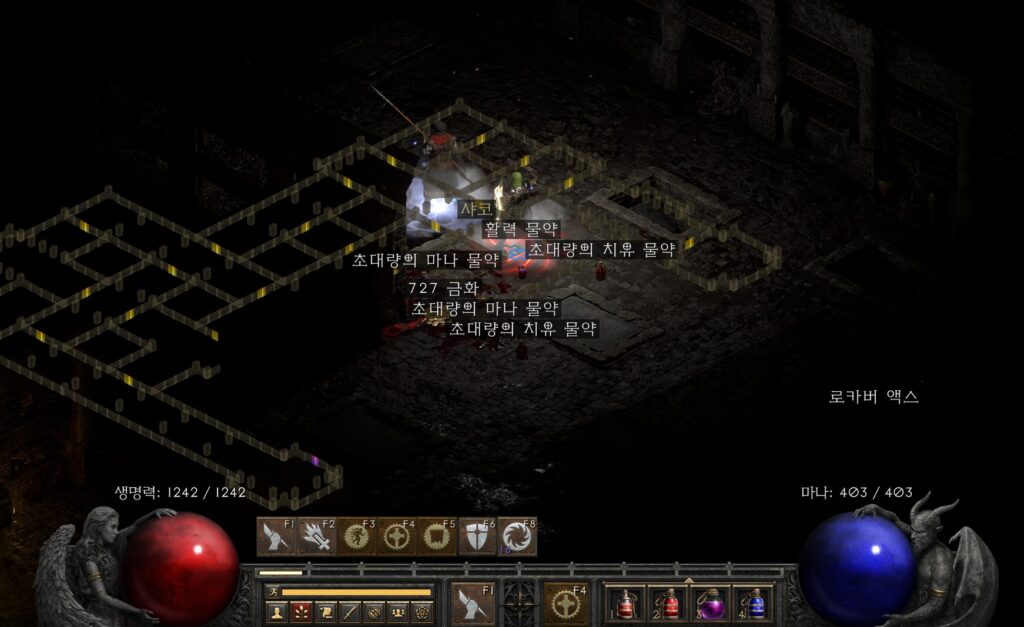Use the belt slot 1 red potion
This screenshot has width=1024, height=627.
(x=625, y=603)
